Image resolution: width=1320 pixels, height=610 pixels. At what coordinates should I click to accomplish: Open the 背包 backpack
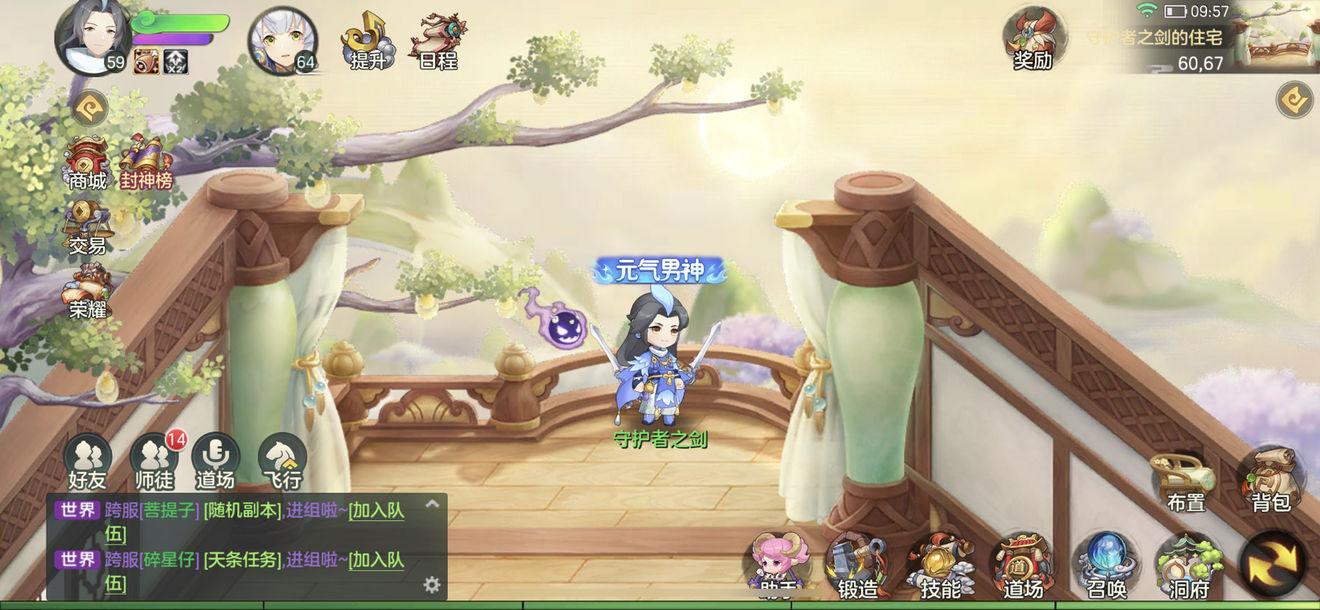point(1271,480)
